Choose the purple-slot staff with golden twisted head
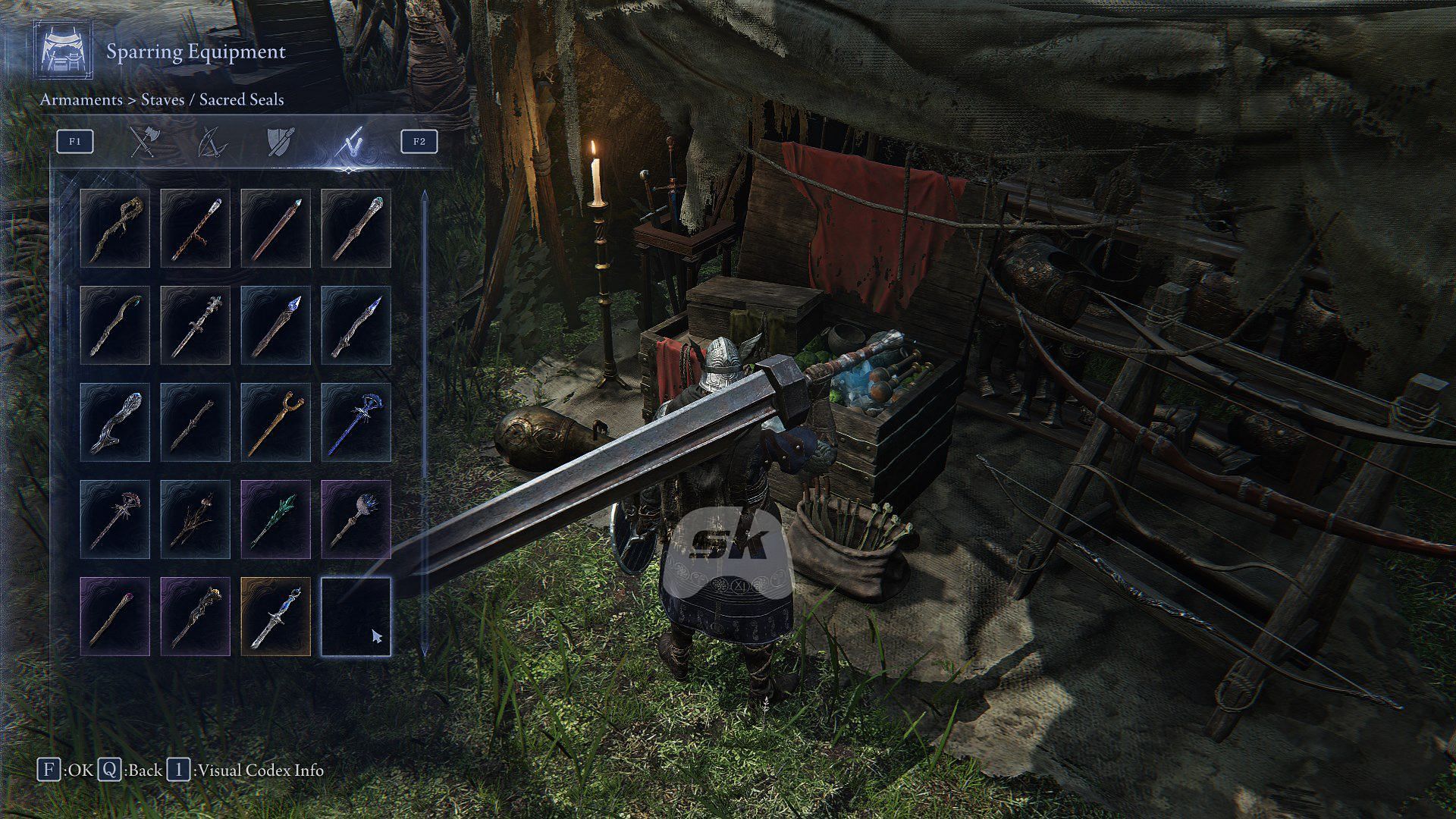Screen dimensions: 1456x819 pyautogui.click(x=196, y=617)
